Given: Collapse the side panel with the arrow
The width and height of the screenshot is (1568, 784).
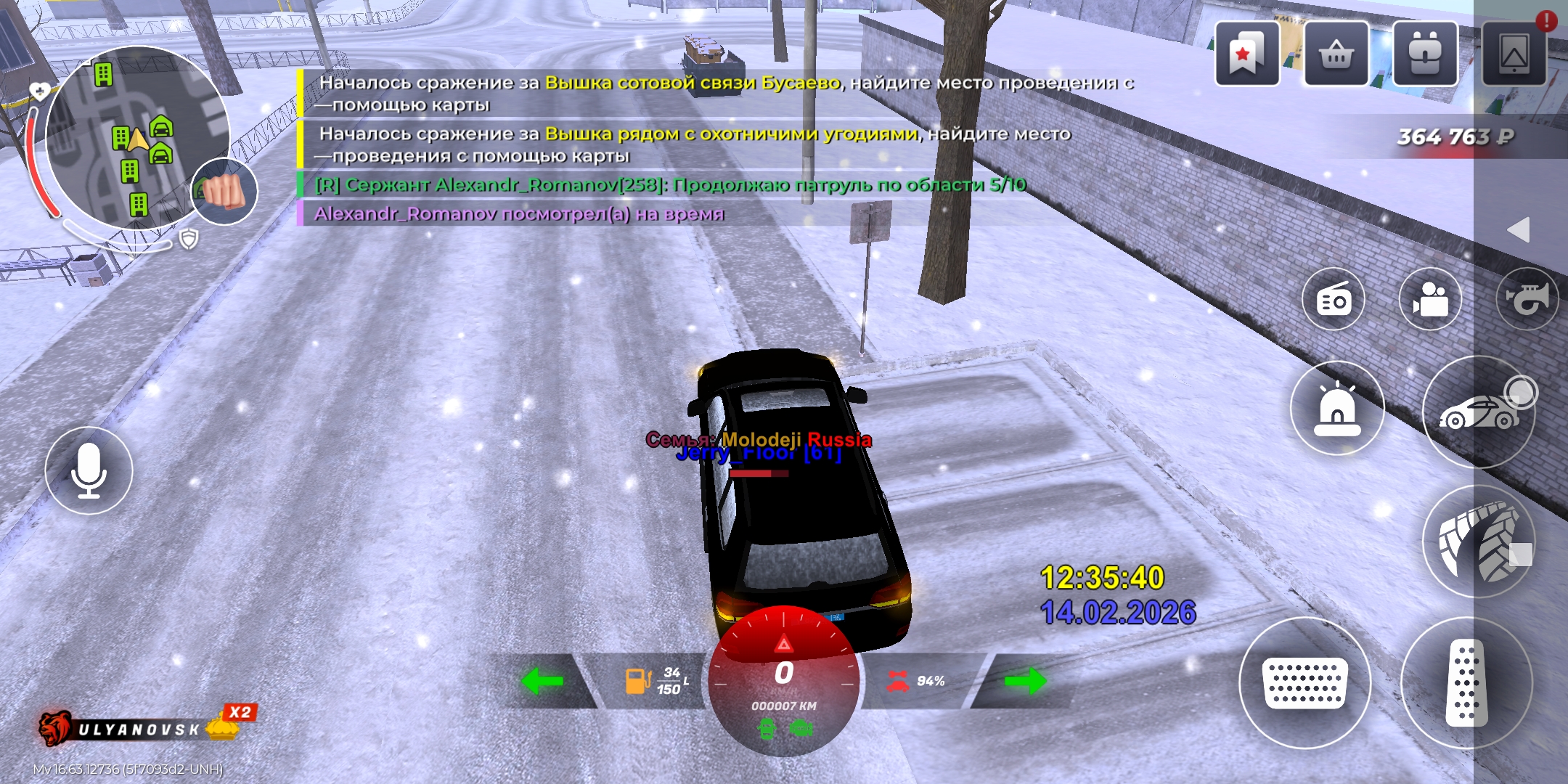Looking at the screenshot, I should (x=1519, y=230).
